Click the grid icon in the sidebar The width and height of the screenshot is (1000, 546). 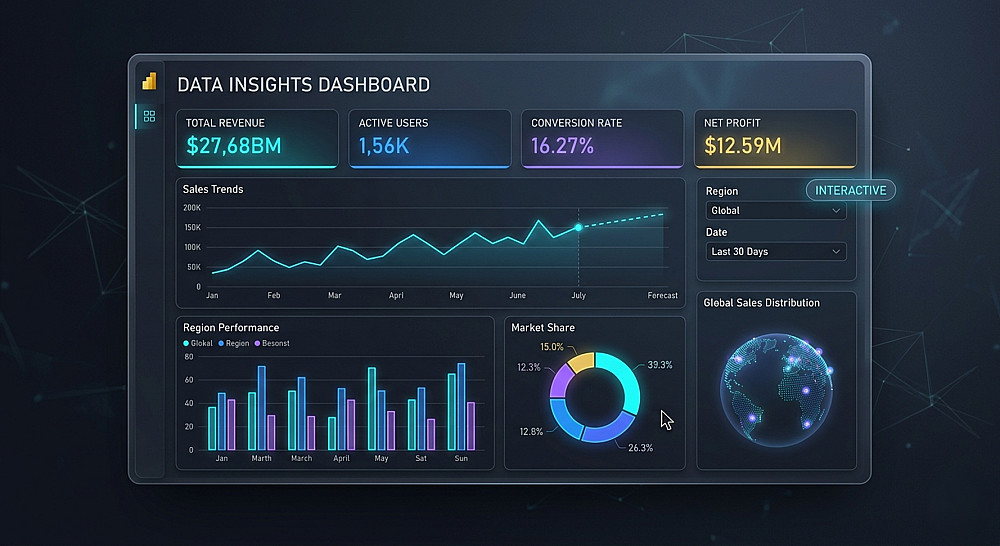[150, 117]
